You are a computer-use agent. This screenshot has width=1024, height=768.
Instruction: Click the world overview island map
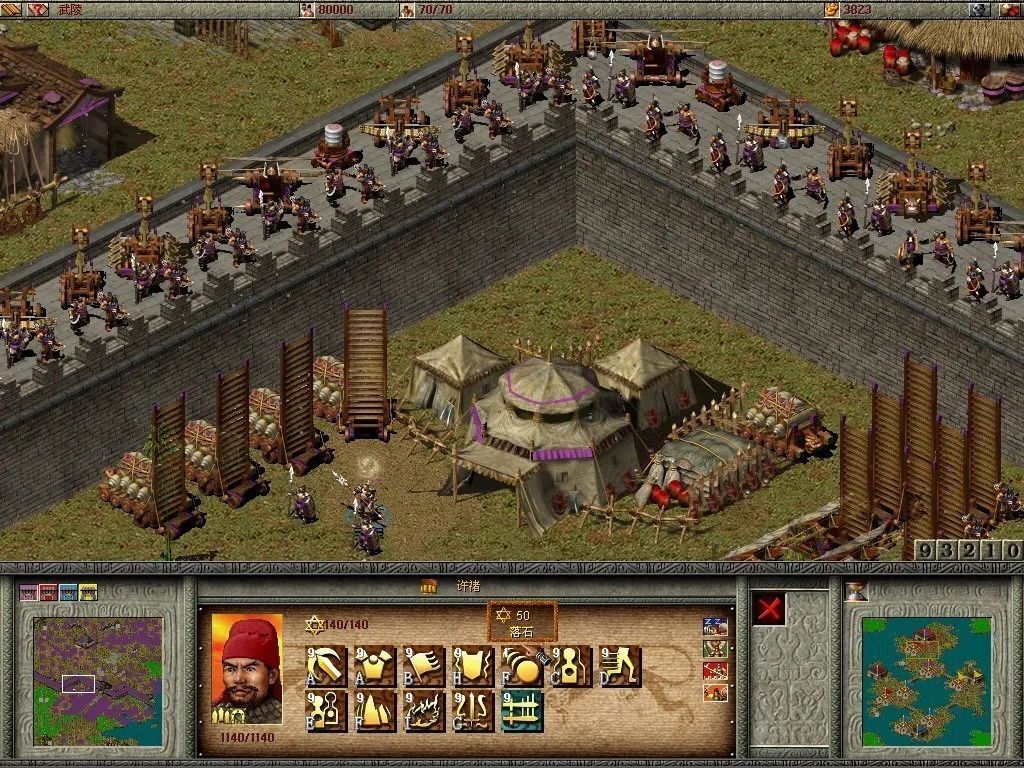point(926,680)
